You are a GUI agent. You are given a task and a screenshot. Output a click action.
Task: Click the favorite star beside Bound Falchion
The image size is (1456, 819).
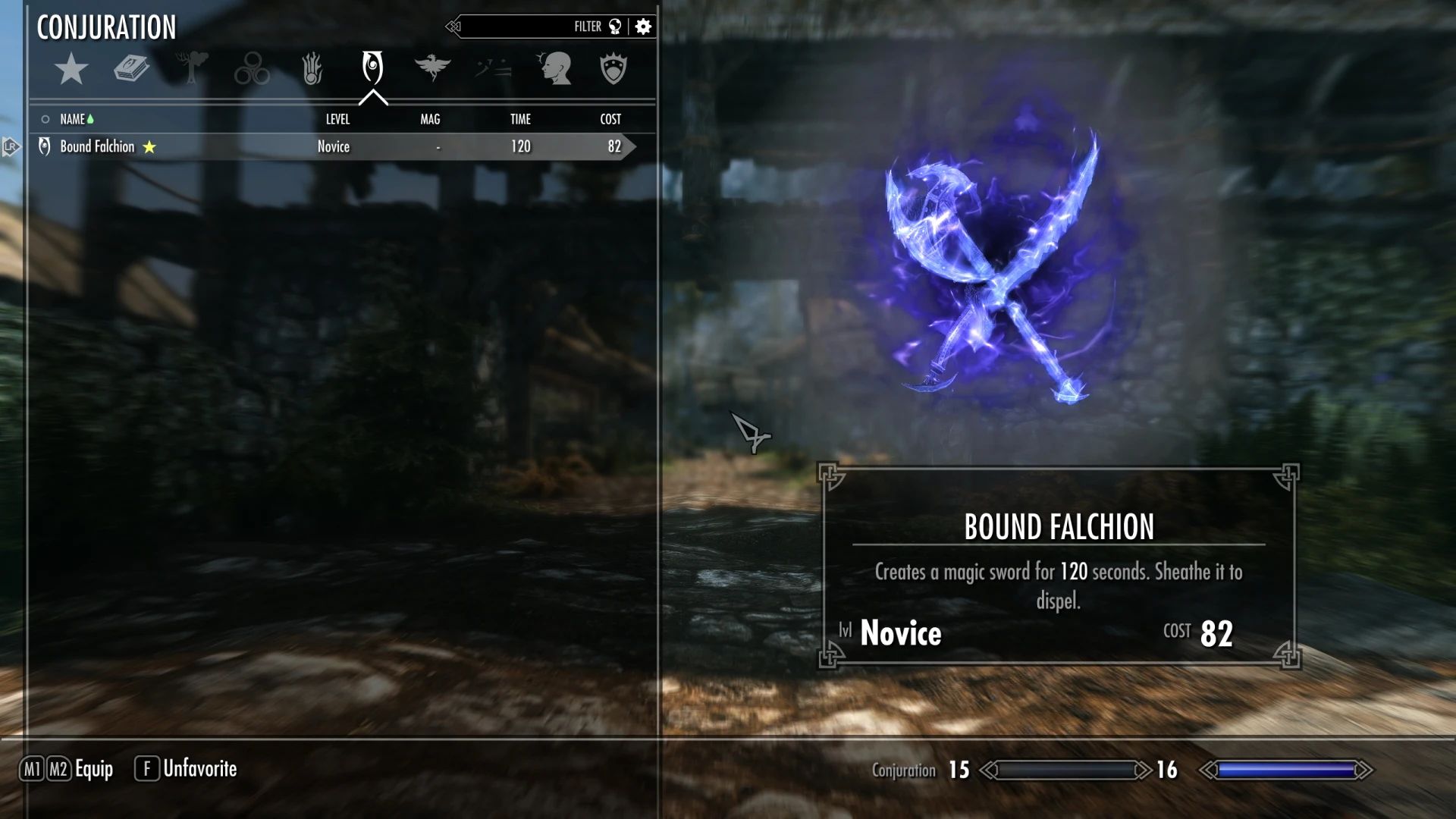pos(149,146)
